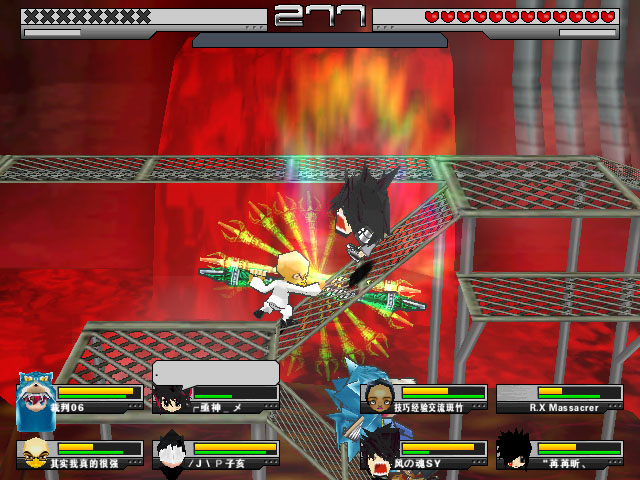
Task: Choose the 再再听 player portrait
Action: pos(513,452)
